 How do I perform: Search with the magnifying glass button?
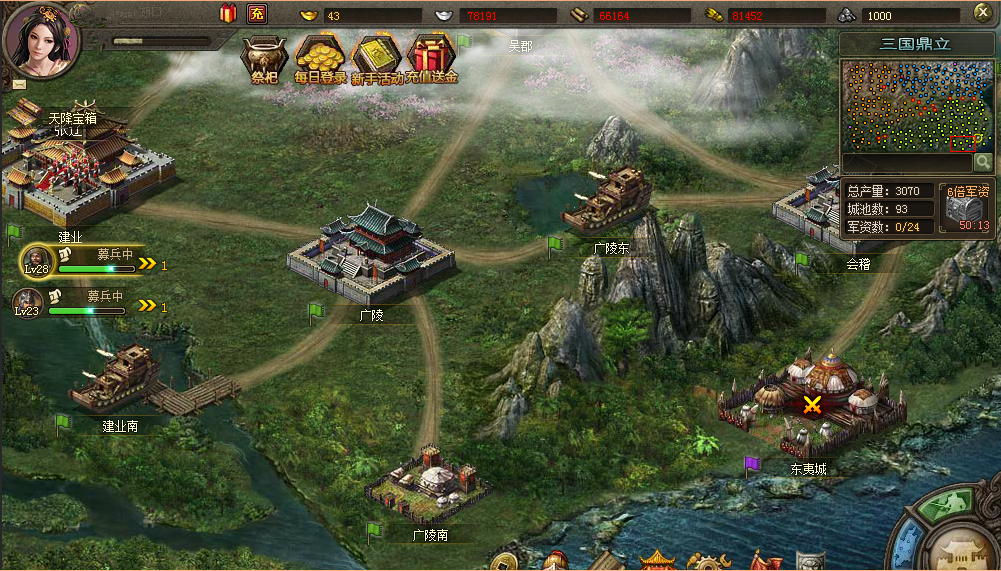click(983, 162)
